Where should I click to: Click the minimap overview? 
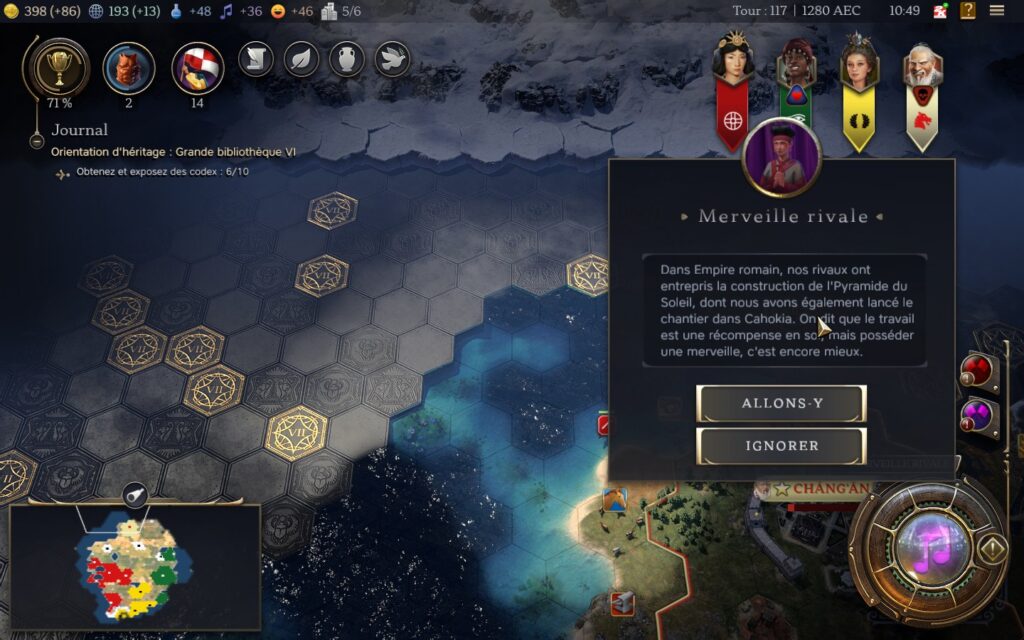135,566
